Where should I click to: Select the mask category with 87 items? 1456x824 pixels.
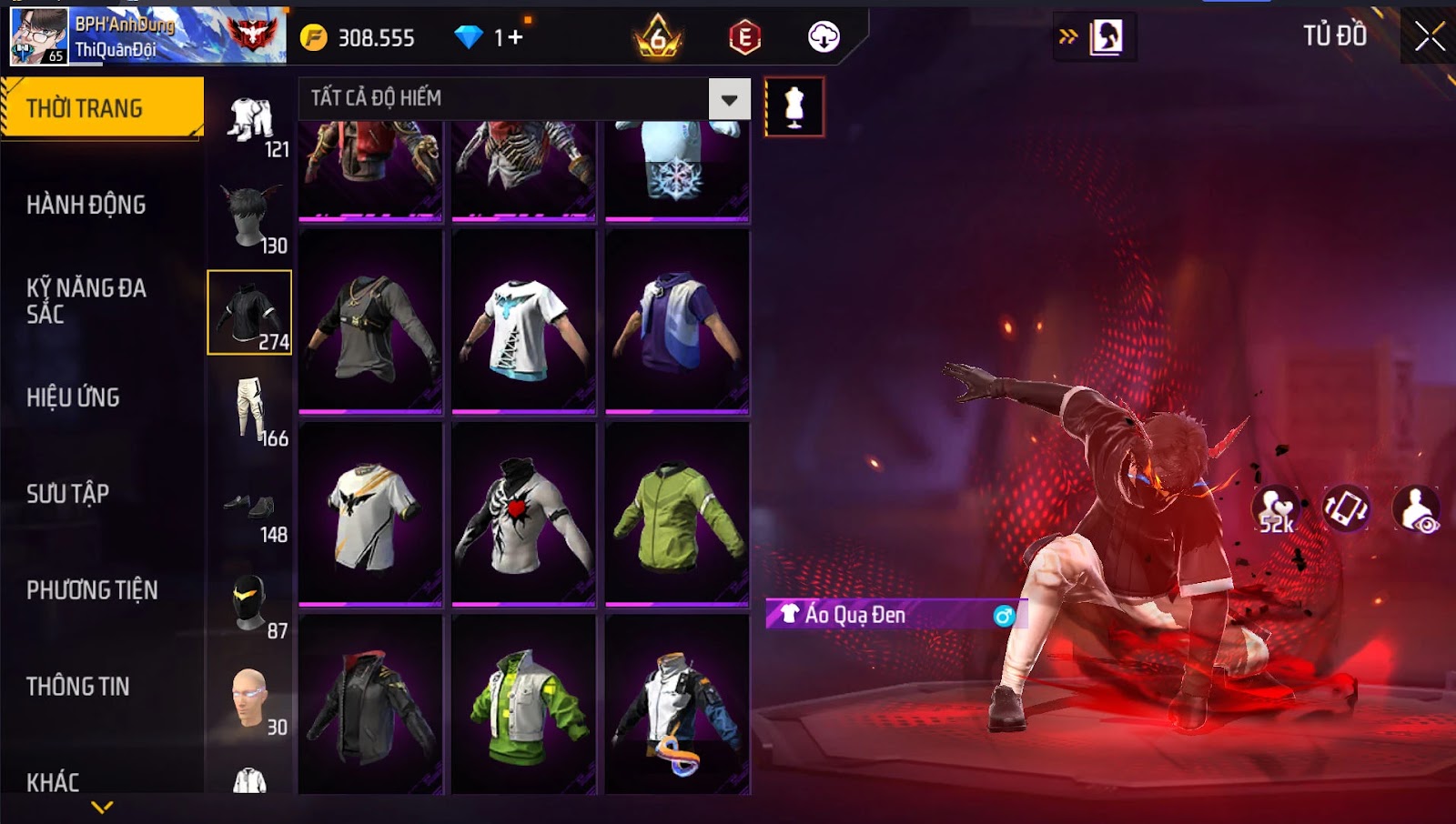coord(250,604)
